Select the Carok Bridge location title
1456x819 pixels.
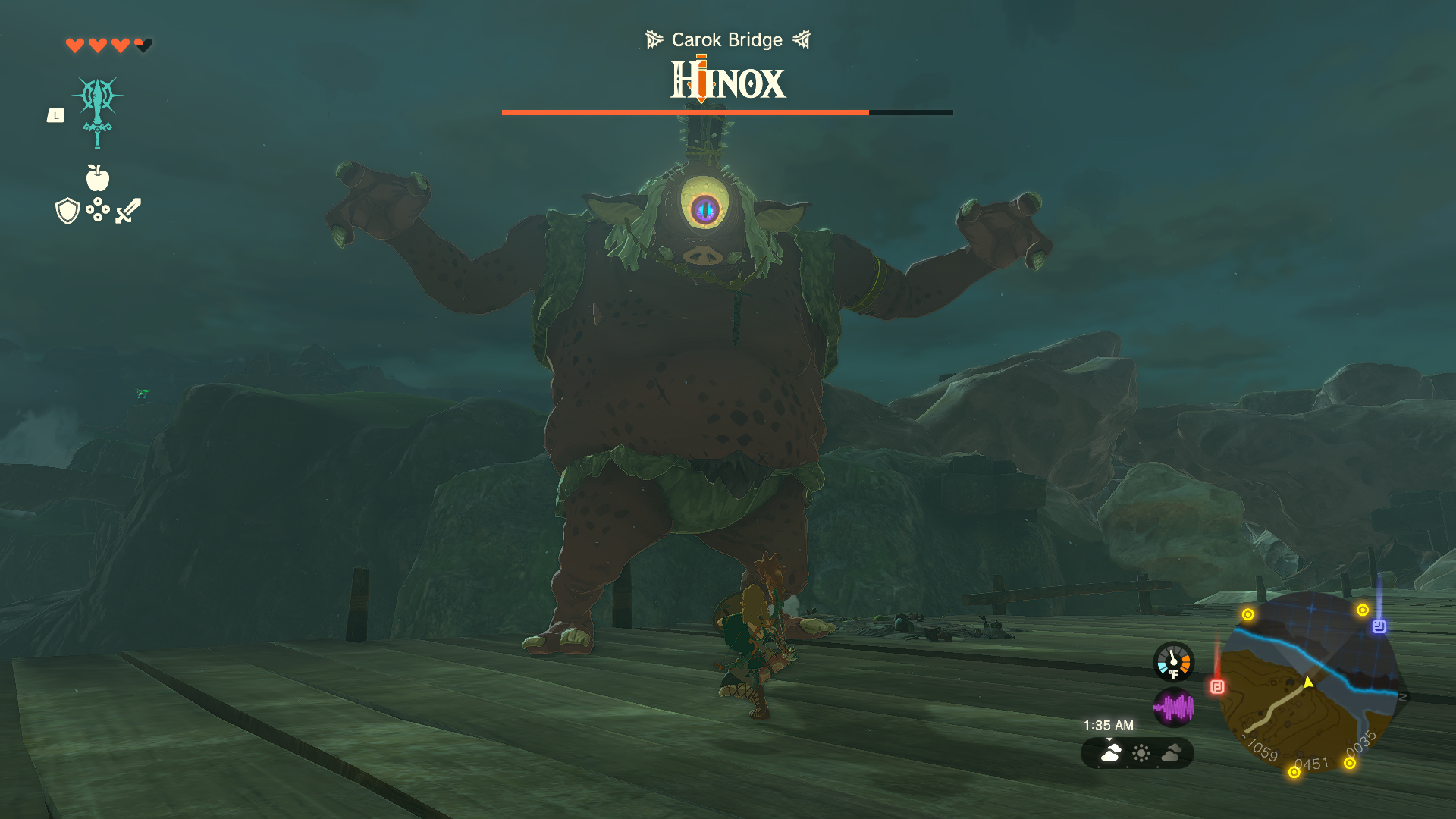pos(726,39)
